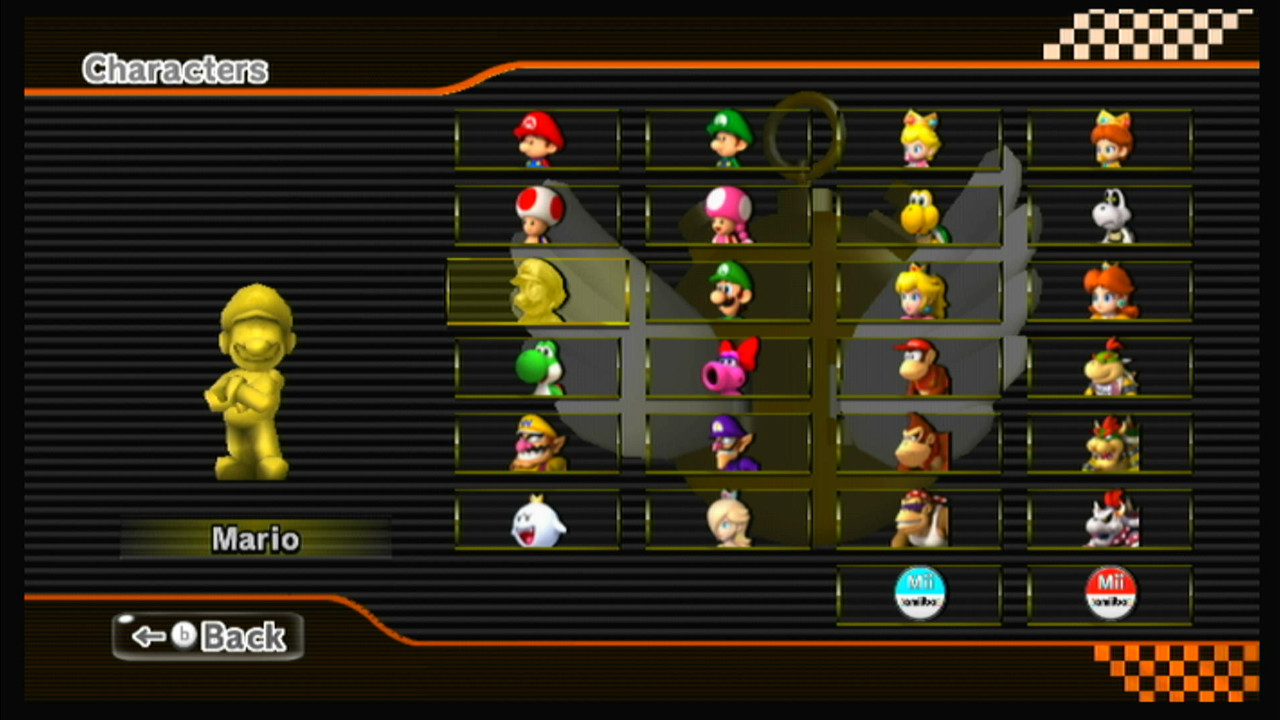Pick Dry Bones
1280x720 pixels.
[1112, 215]
